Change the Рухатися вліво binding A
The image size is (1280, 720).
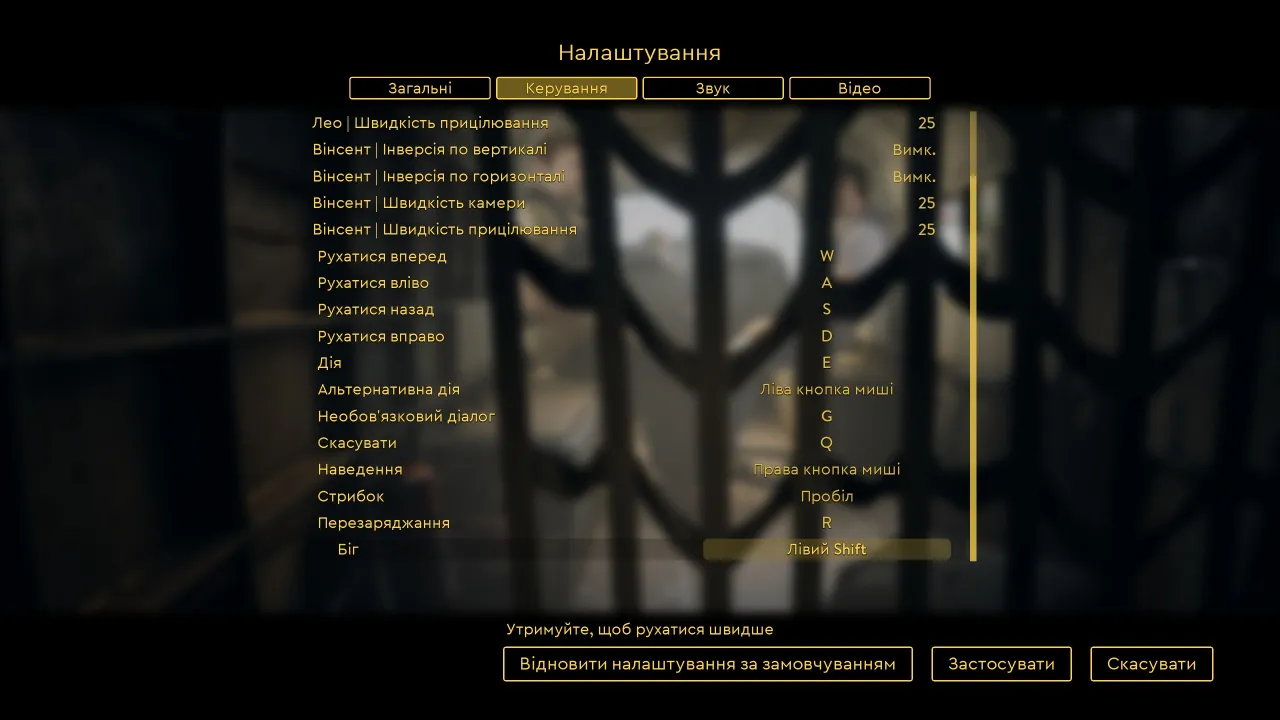coord(826,283)
